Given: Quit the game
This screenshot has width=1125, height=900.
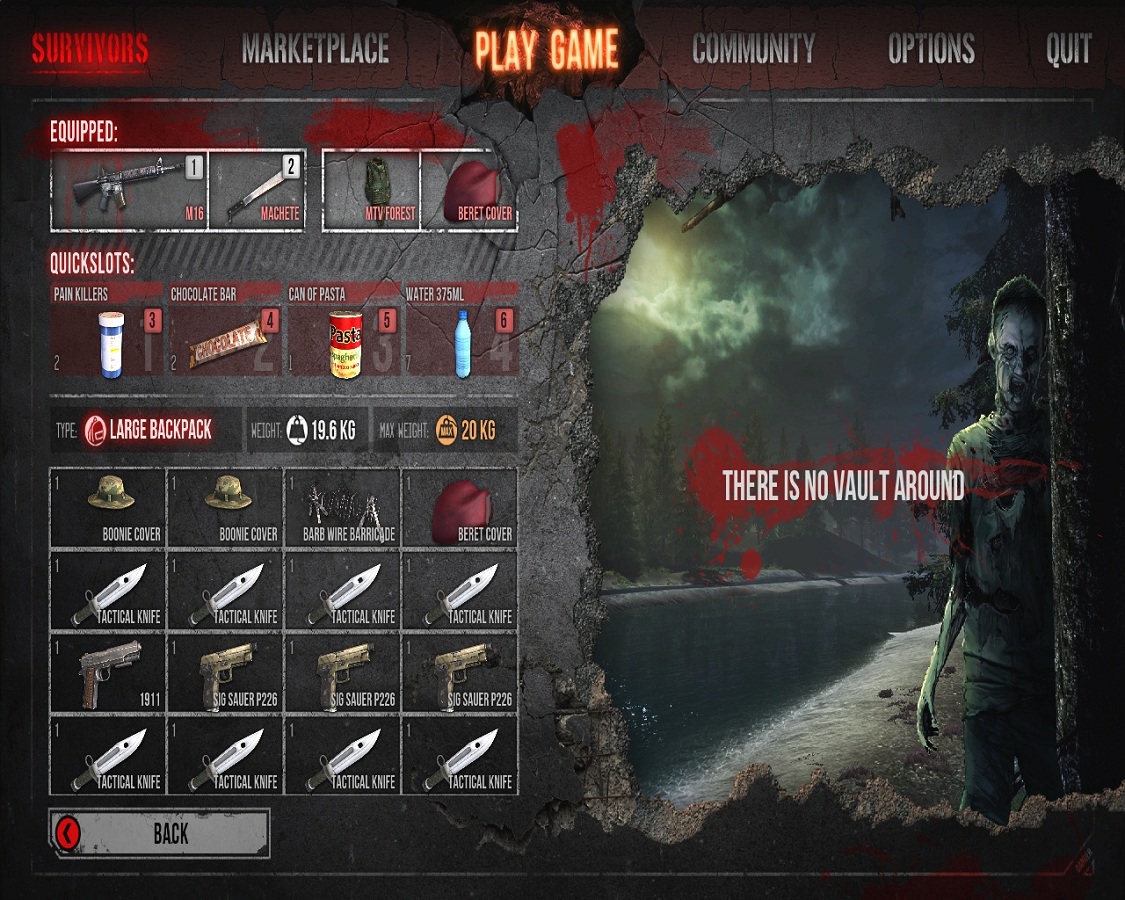Looking at the screenshot, I should pyautogui.click(x=1068, y=49).
